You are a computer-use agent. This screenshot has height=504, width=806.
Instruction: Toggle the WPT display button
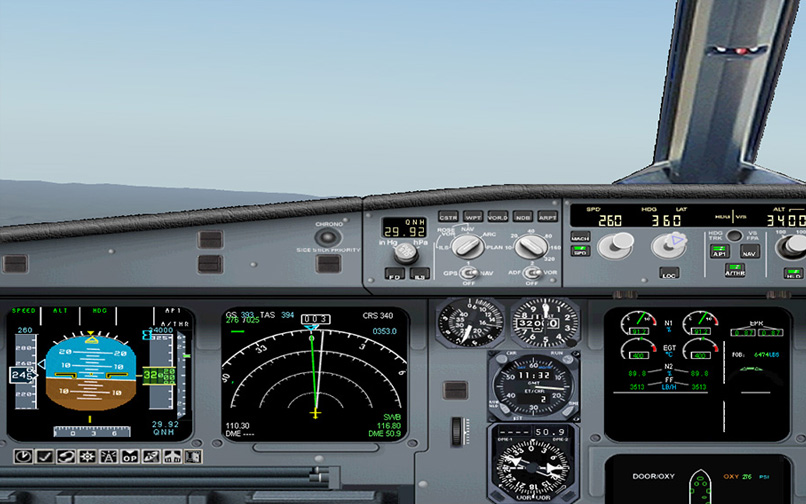pos(473,216)
